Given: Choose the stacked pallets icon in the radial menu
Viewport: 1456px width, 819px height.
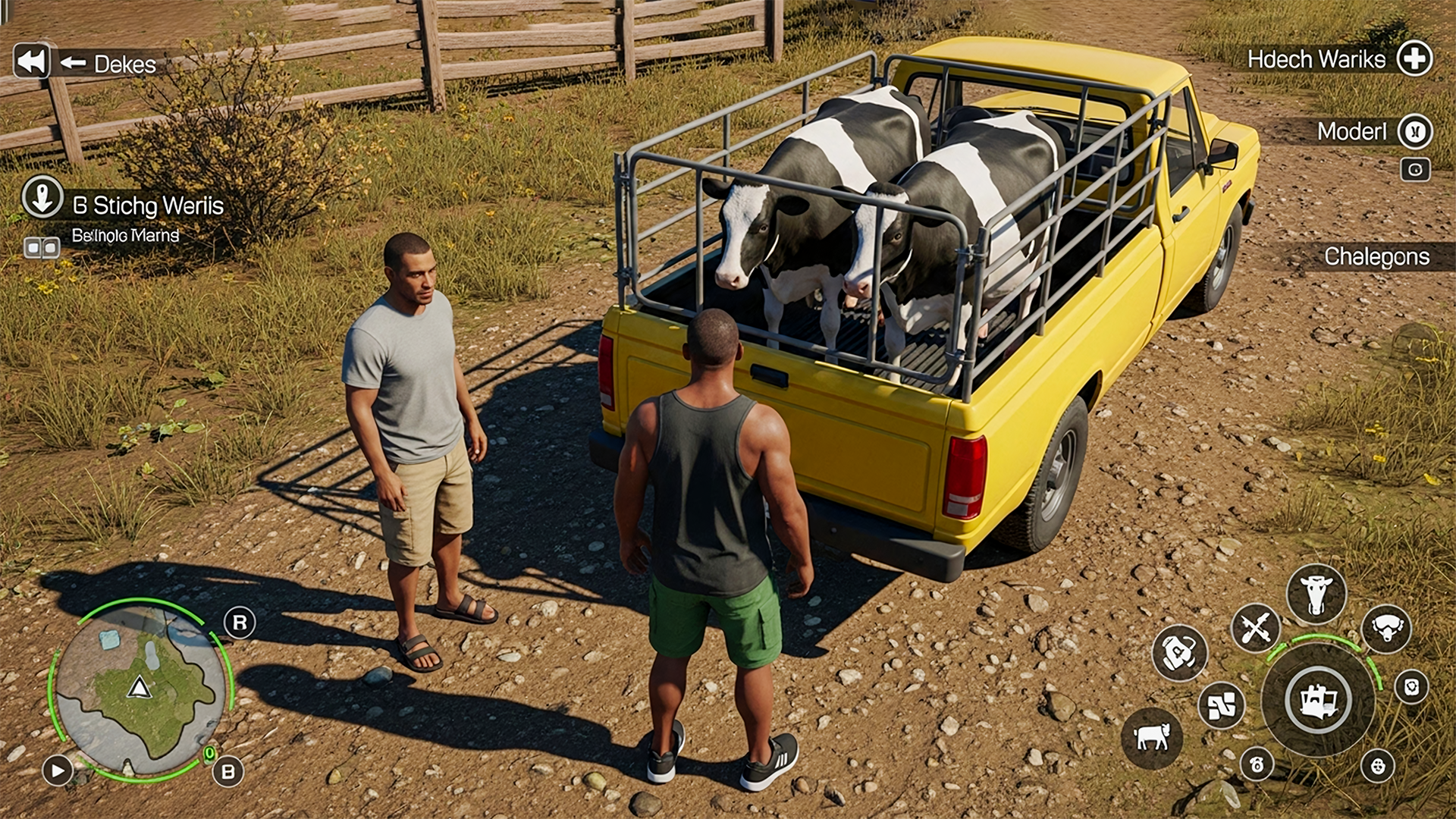Looking at the screenshot, I should tap(1221, 705).
